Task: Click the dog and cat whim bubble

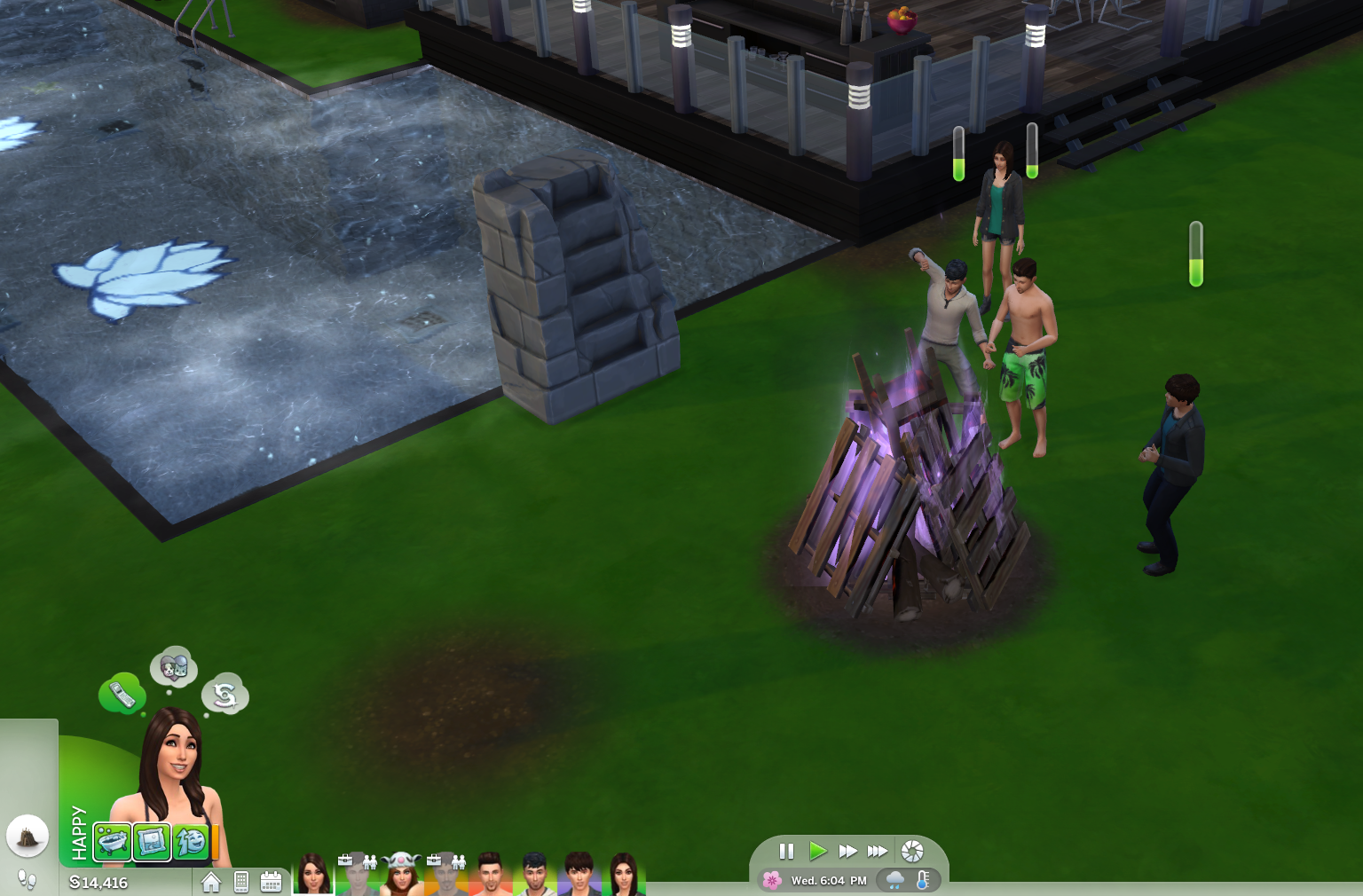Action: point(174,666)
